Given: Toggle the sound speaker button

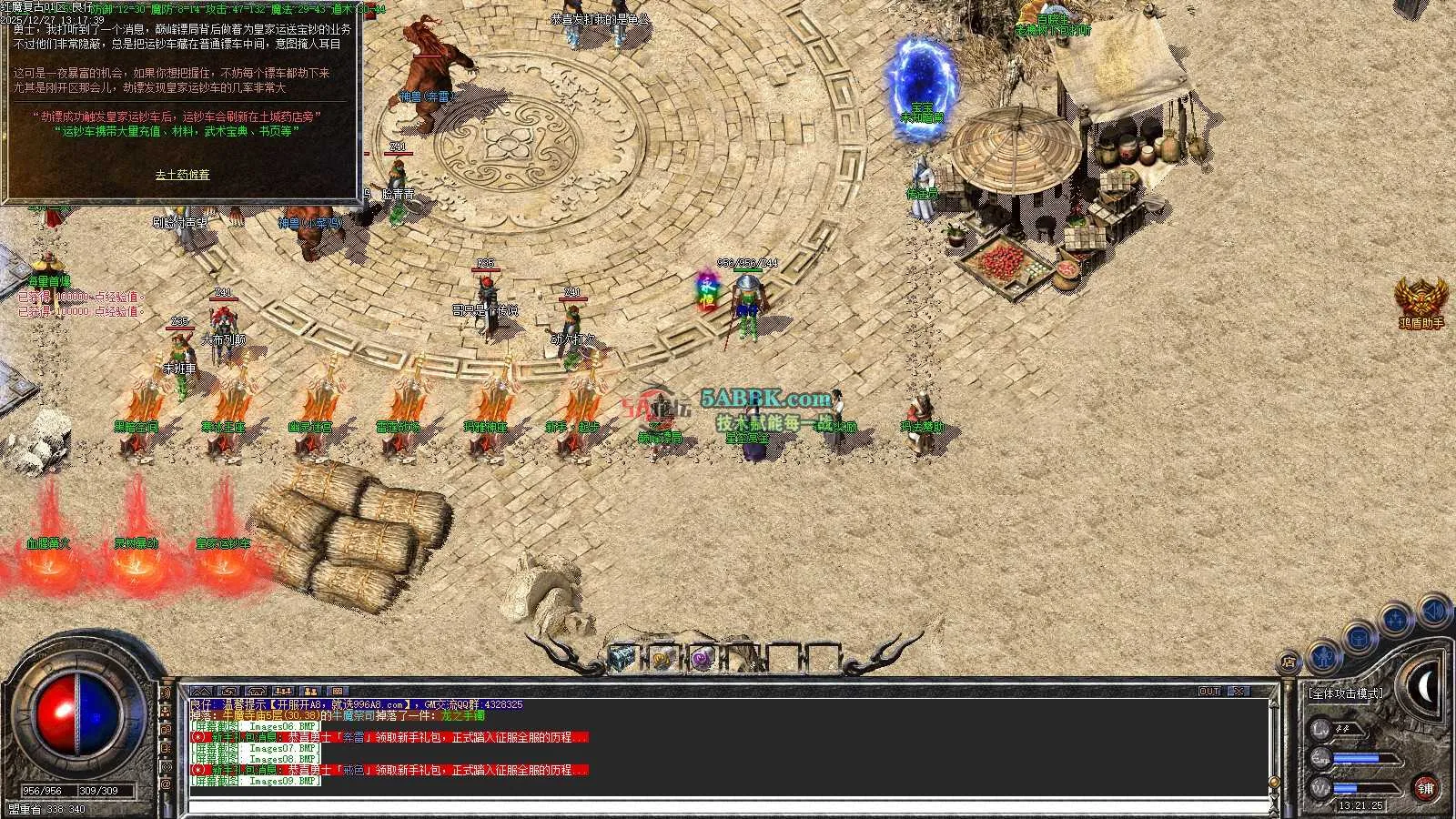Looking at the screenshot, I should [x=1432, y=610].
